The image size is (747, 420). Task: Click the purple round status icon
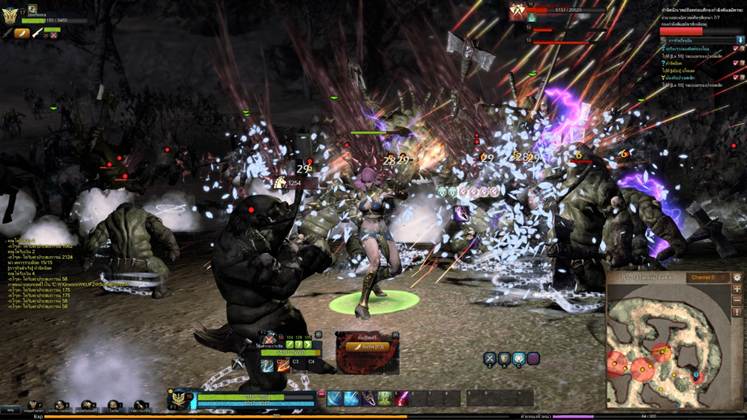[533, 358]
